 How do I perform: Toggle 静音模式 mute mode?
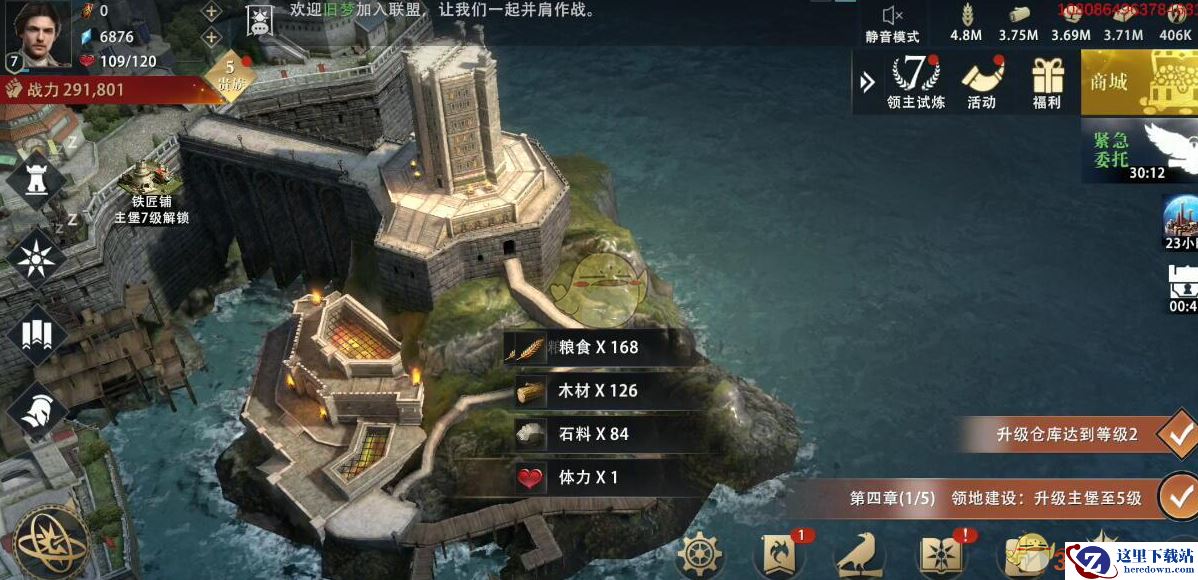(892, 23)
